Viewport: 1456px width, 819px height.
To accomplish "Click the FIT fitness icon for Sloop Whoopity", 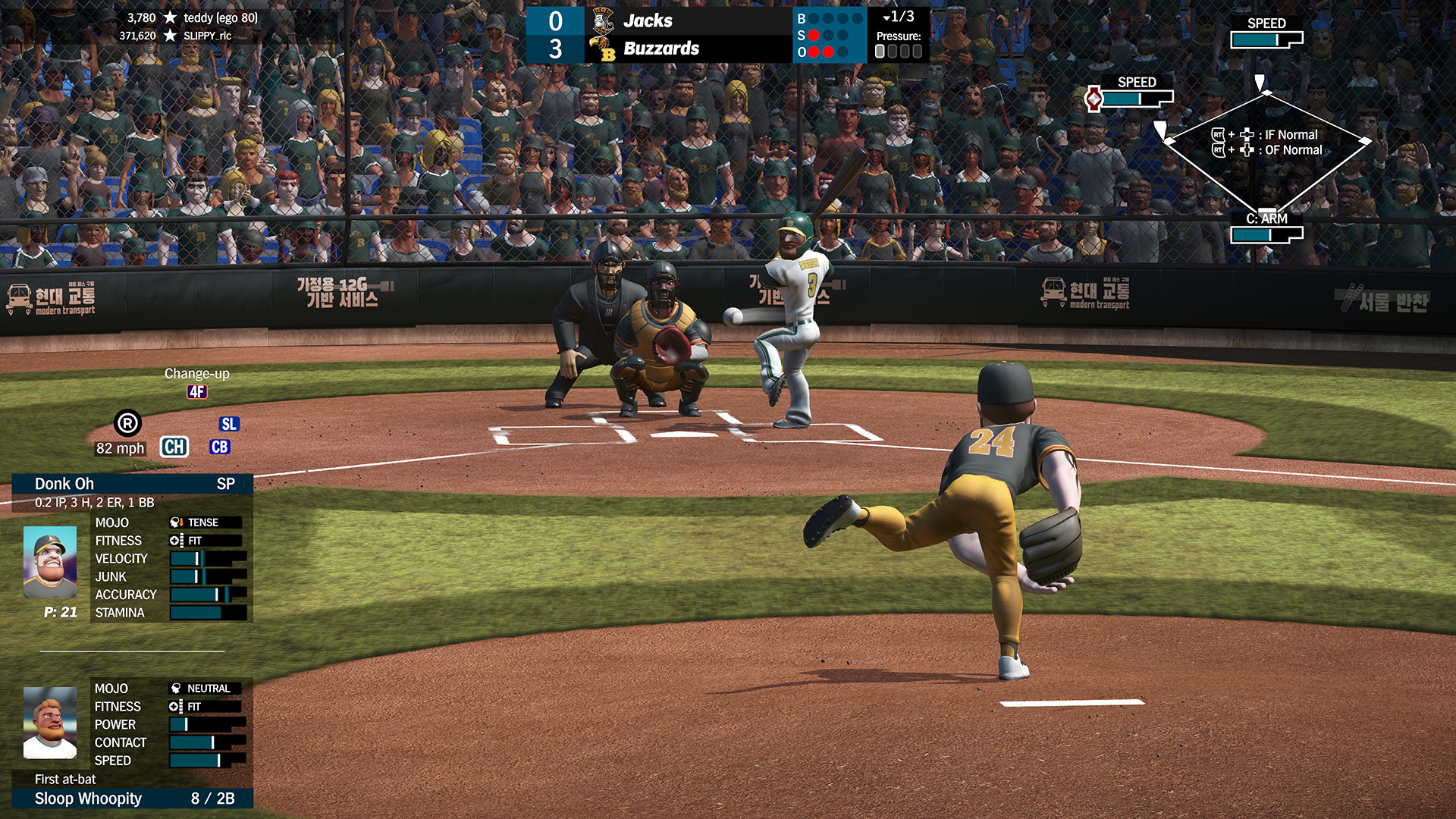I will pyautogui.click(x=176, y=706).
